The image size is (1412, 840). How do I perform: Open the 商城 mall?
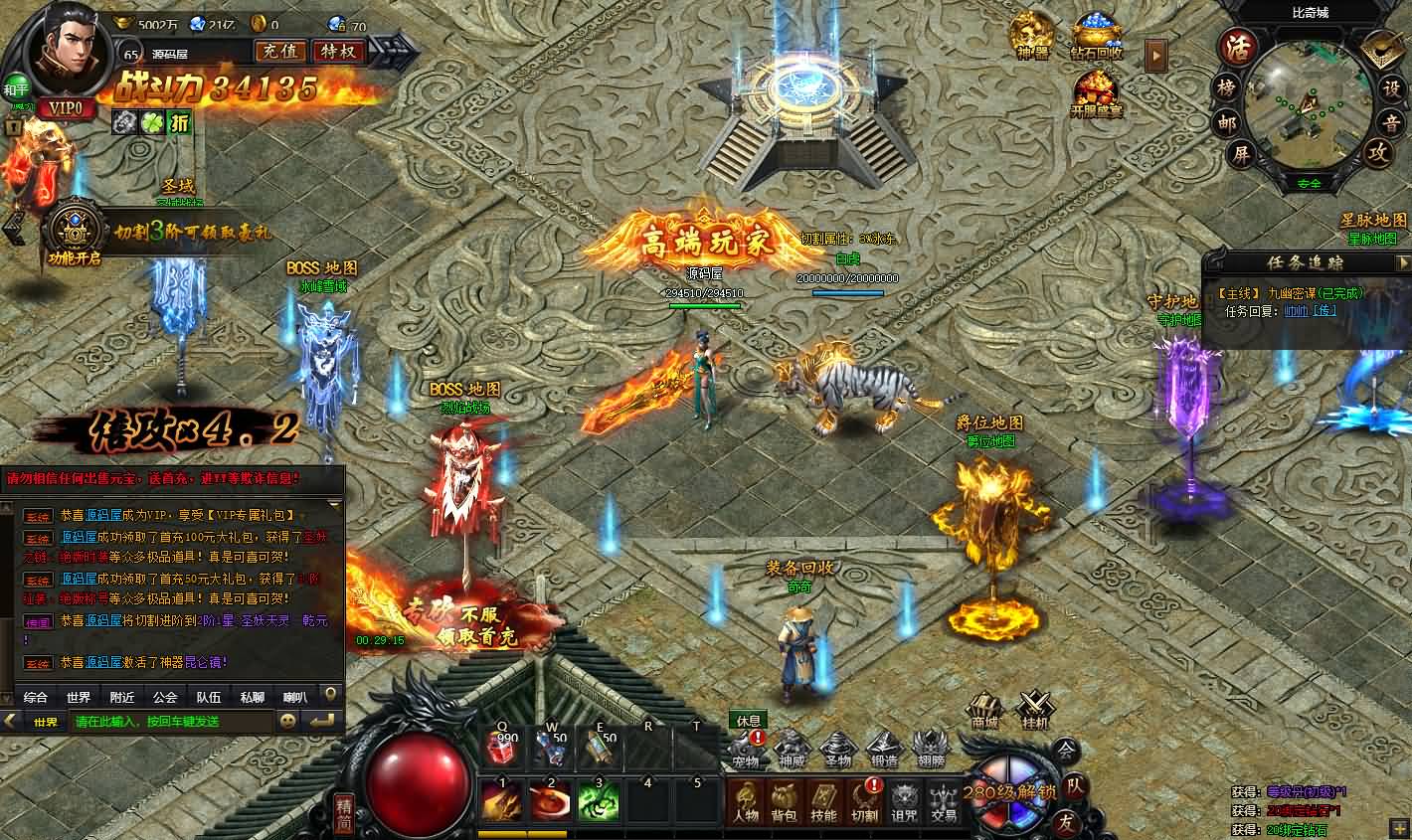(984, 712)
